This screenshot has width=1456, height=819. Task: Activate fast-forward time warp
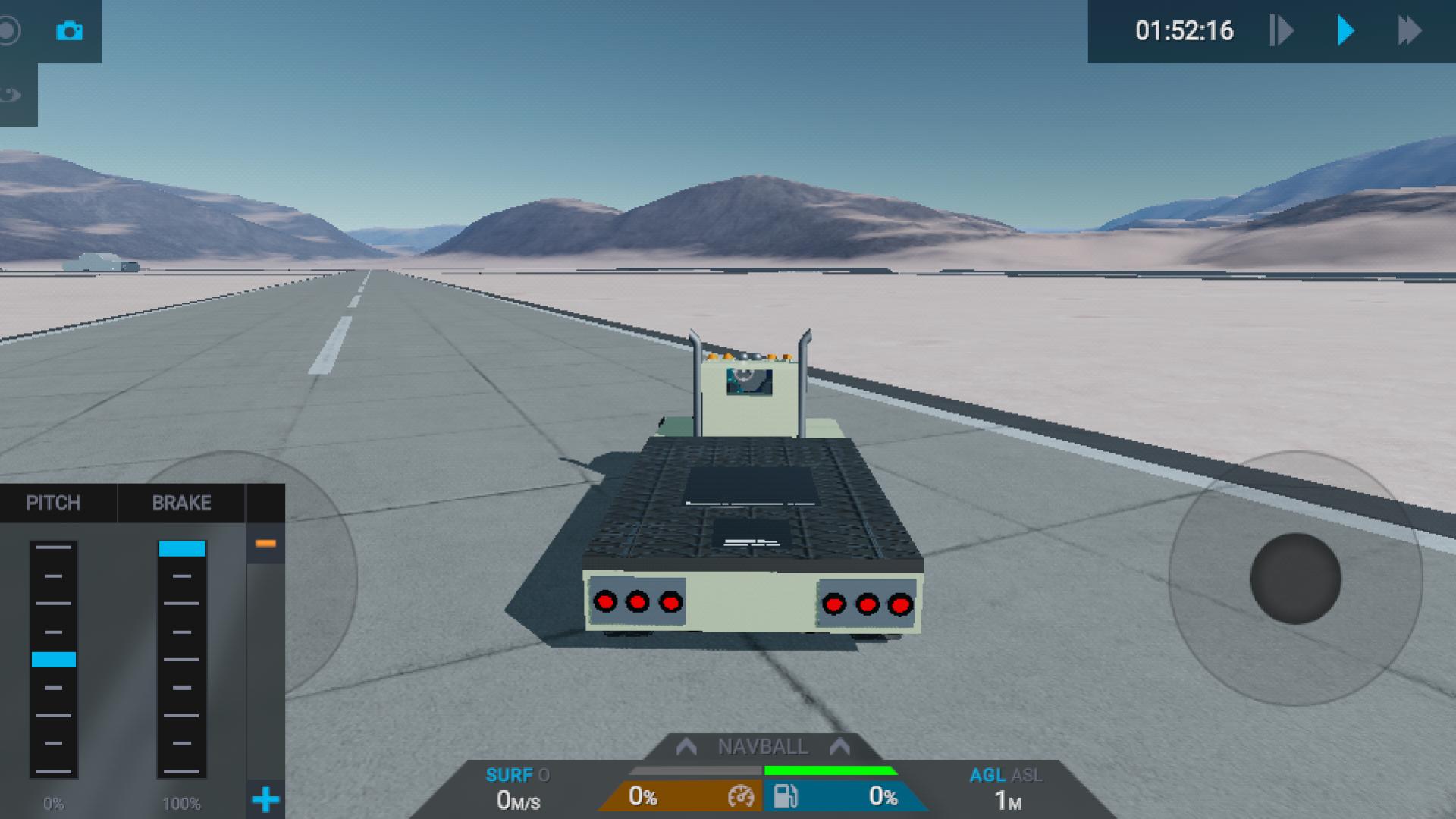pos(1409,31)
